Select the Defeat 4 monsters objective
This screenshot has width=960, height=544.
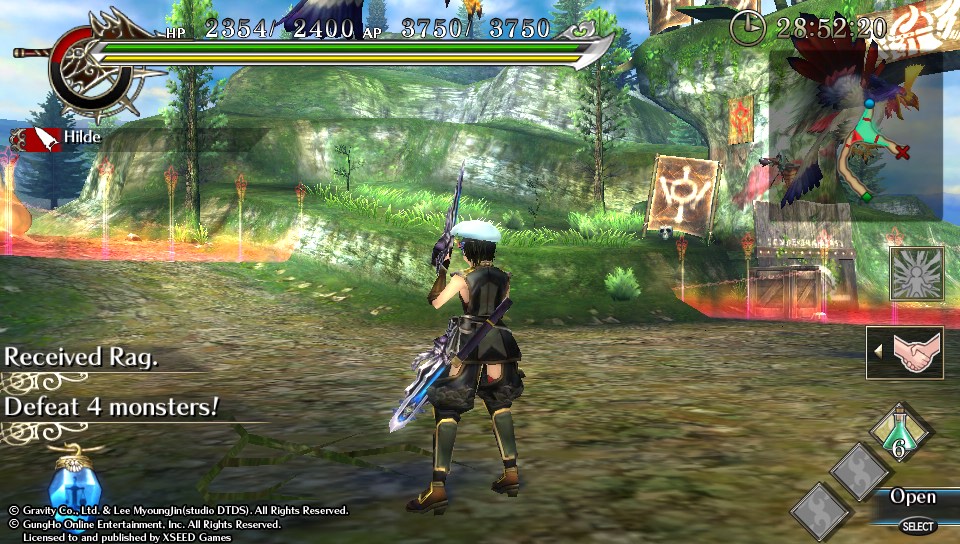pyautogui.click(x=112, y=407)
